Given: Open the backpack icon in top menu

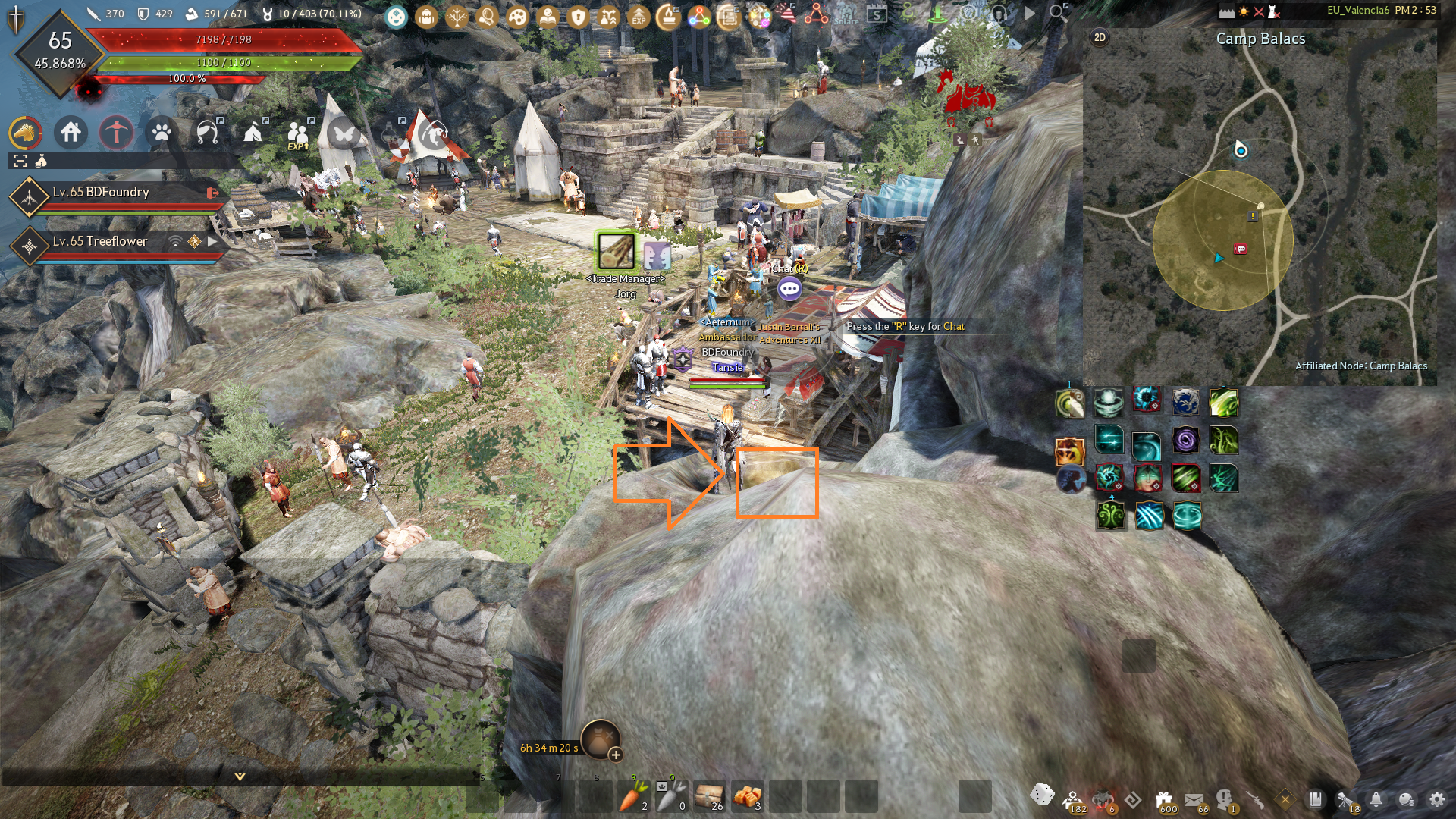Looking at the screenshot, I should click(426, 16).
